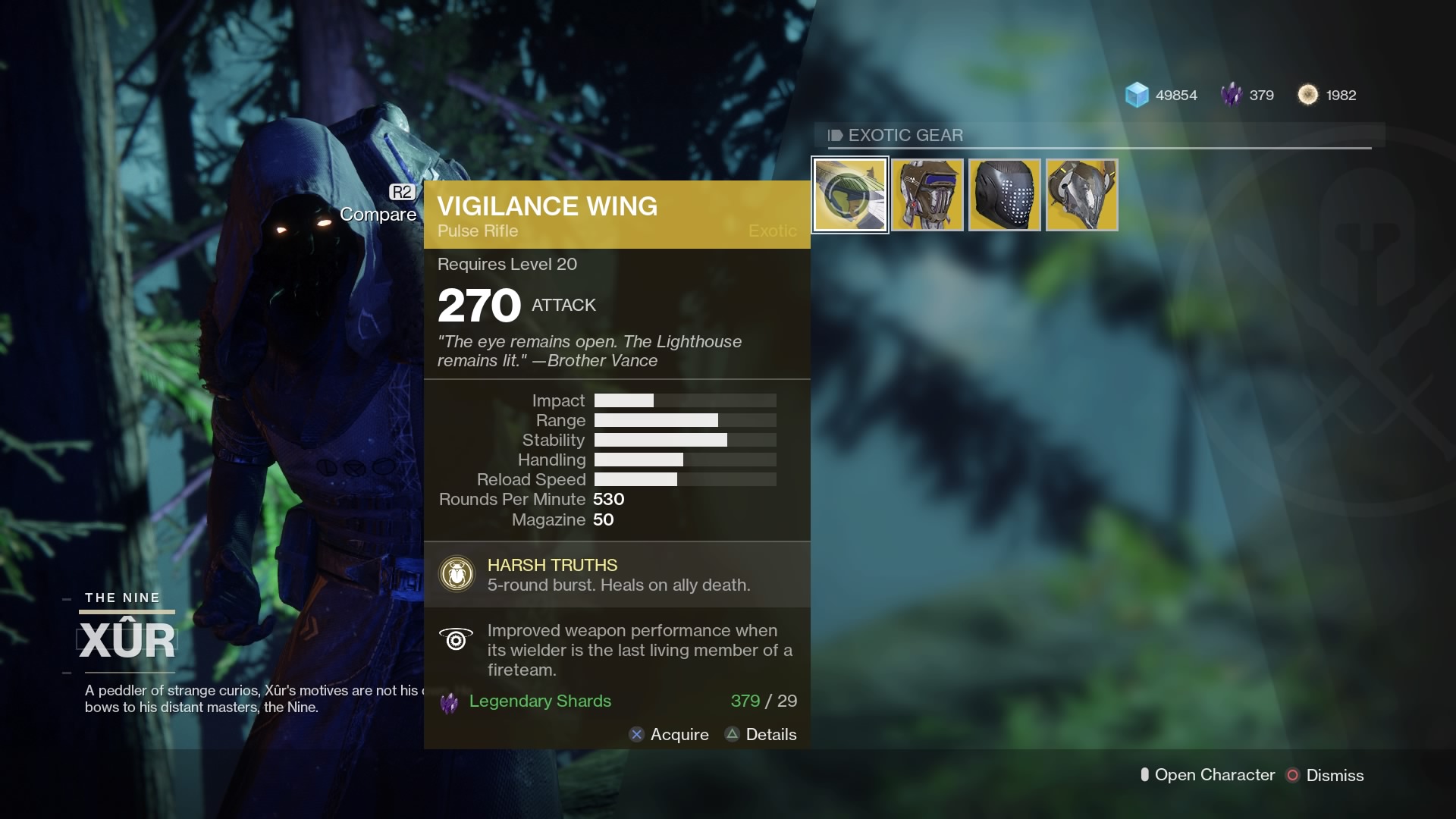This screenshot has height=819, width=1456.
Task: Click the touchpad icon beside Open Character
Action: [x=1146, y=775]
